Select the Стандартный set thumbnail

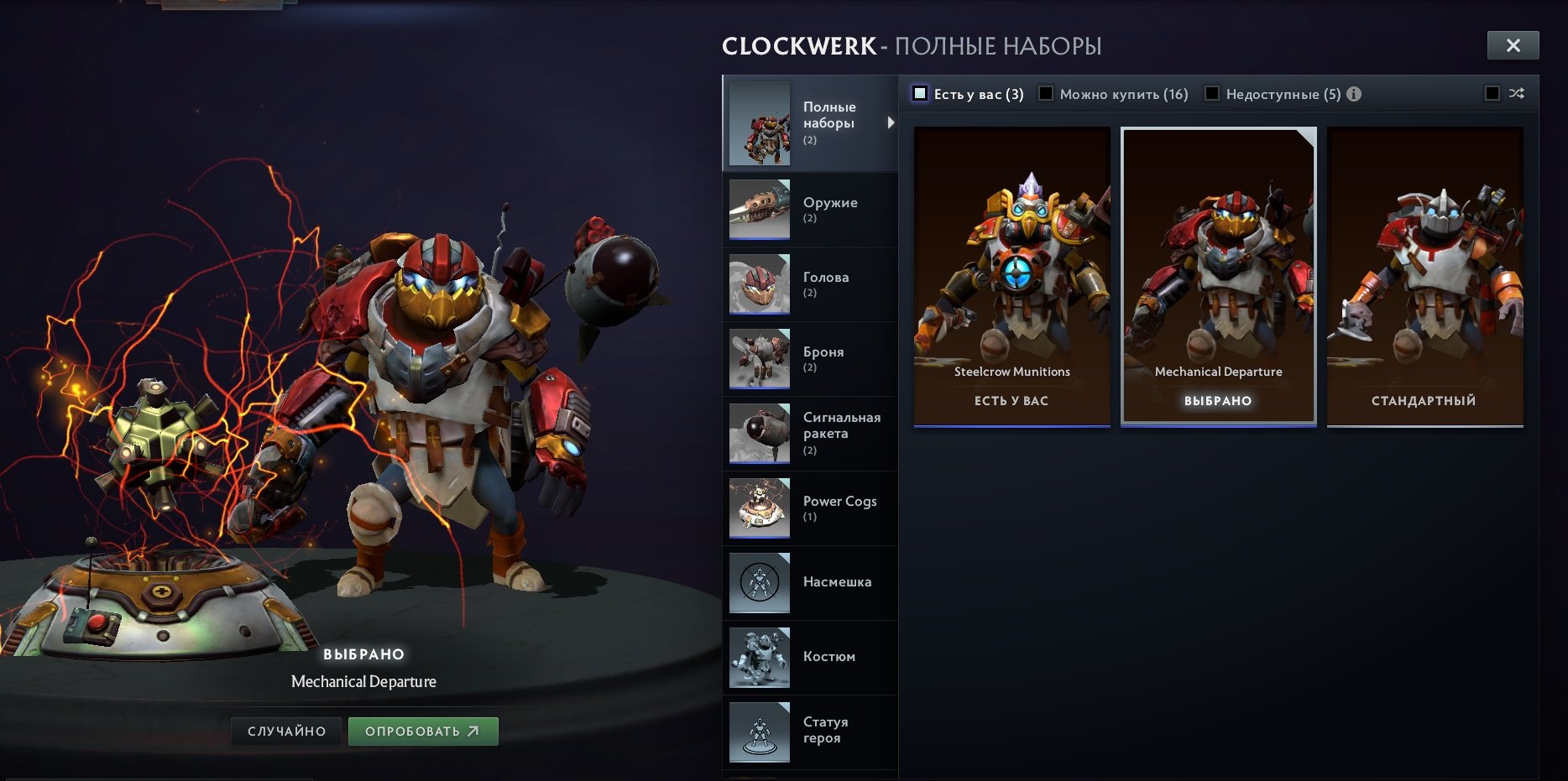coord(1423,277)
